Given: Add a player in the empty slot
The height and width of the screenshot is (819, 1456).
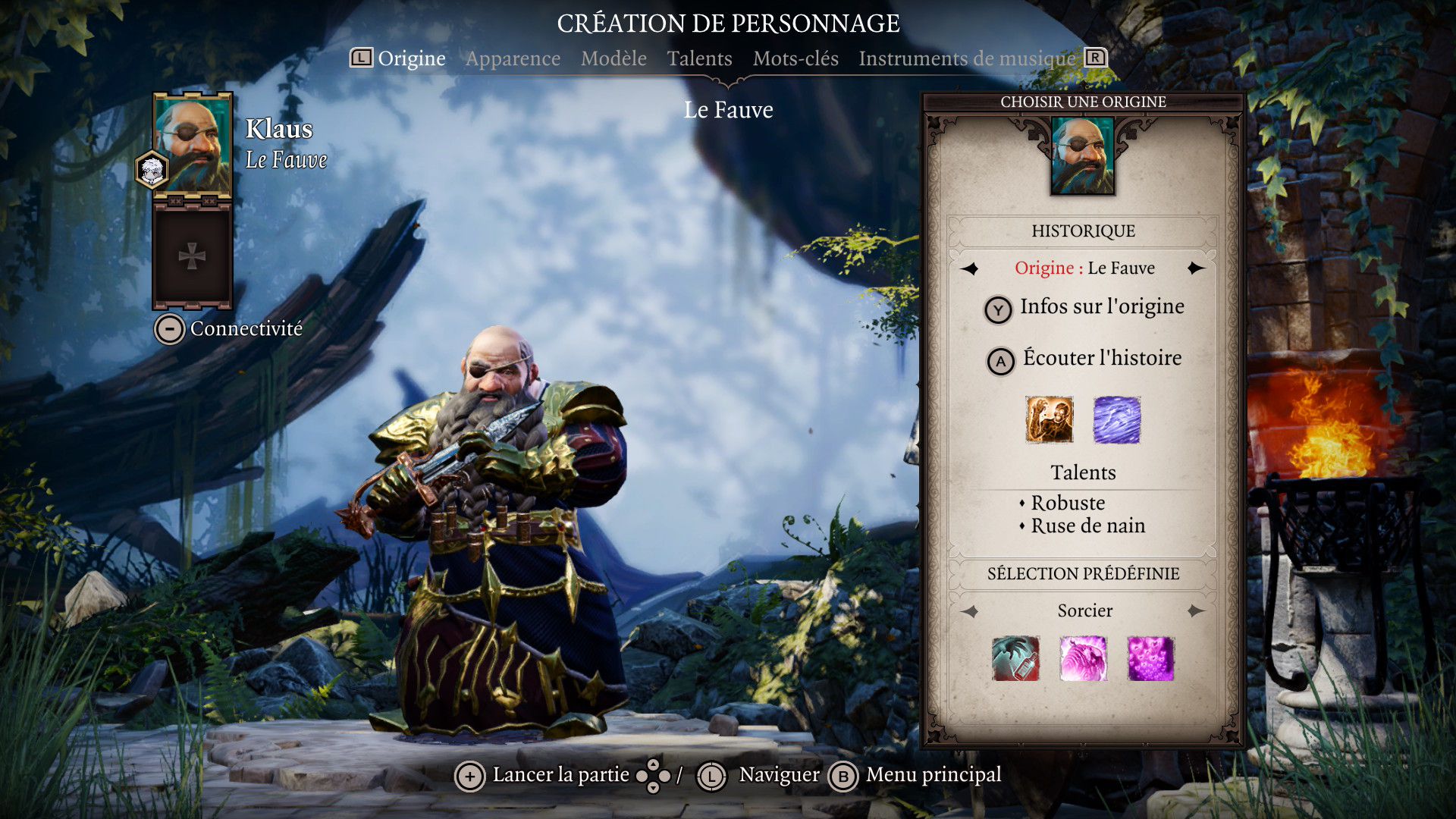Looking at the screenshot, I should pyautogui.click(x=192, y=257).
